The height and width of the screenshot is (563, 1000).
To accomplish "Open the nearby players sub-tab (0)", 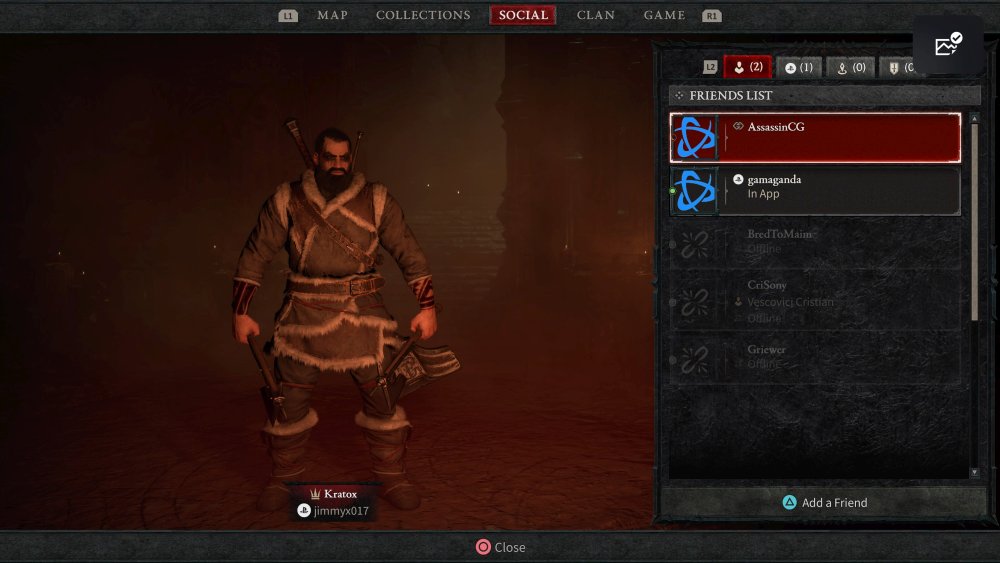I will [851, 67].
